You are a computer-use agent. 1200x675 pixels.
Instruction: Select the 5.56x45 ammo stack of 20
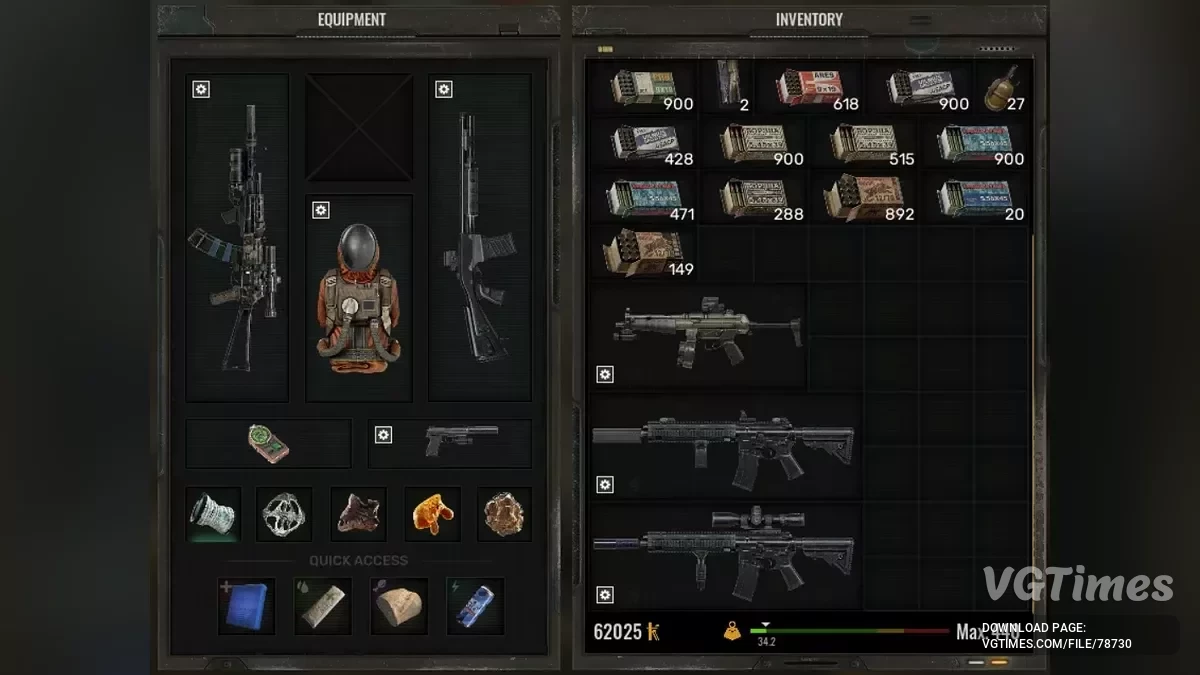coord(976,198)
